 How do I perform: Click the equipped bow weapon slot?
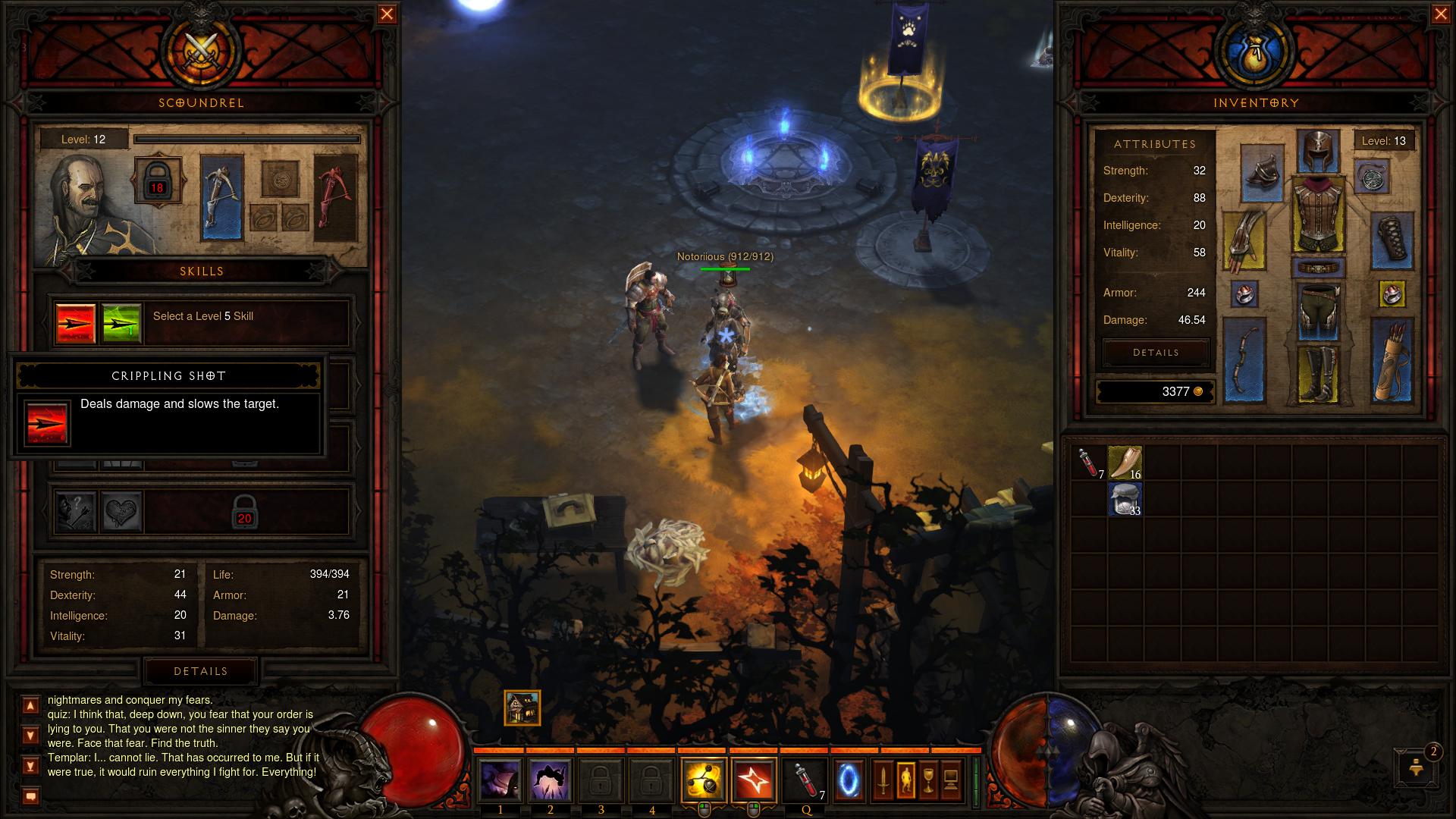click(1244, 360)
